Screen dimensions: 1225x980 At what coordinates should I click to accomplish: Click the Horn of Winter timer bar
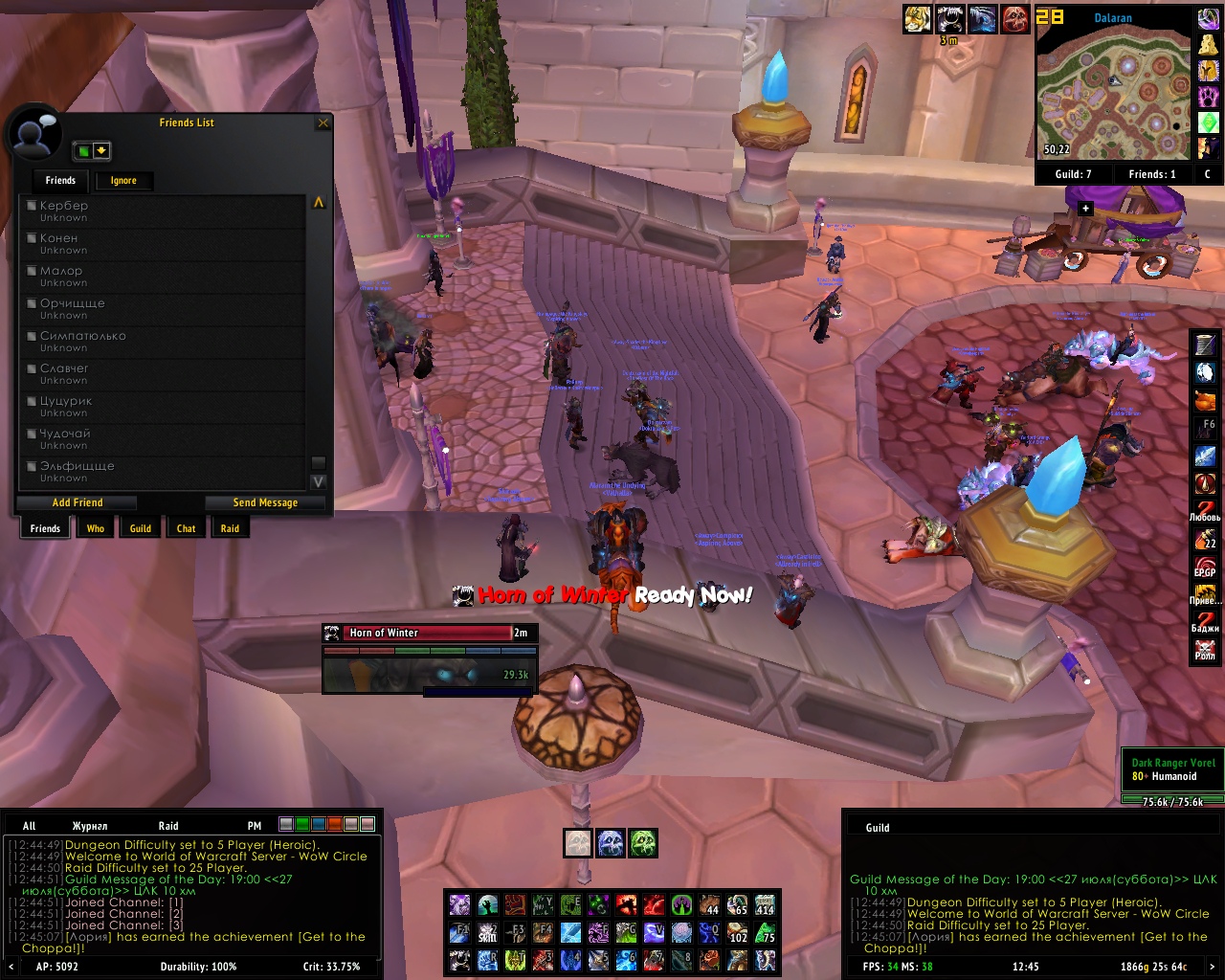[x=429, y=633]
